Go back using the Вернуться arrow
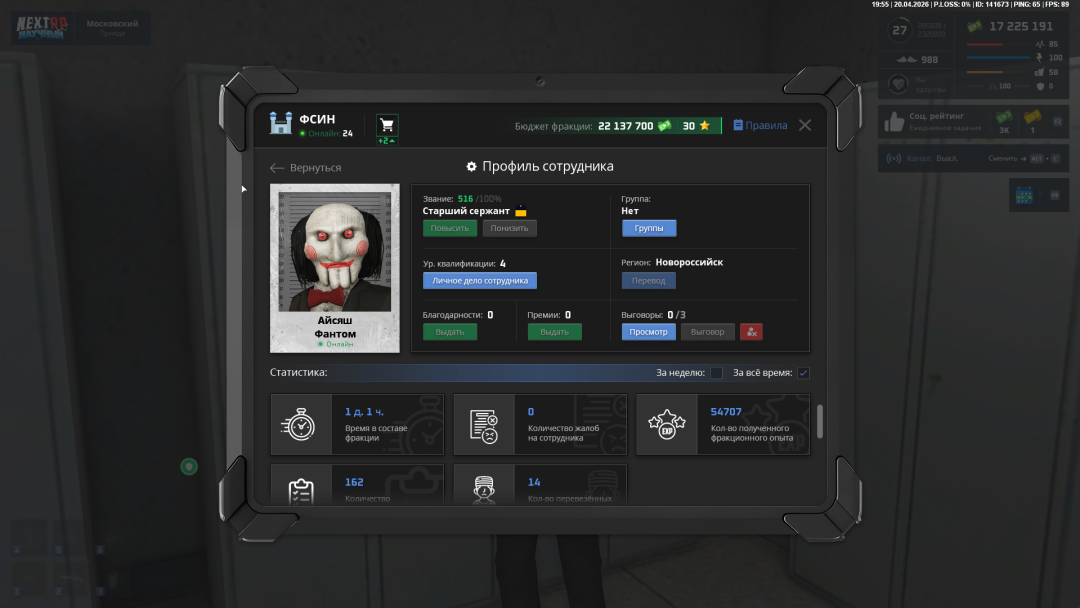Screen dimensions: 1080x608 [x=306, y=168]
